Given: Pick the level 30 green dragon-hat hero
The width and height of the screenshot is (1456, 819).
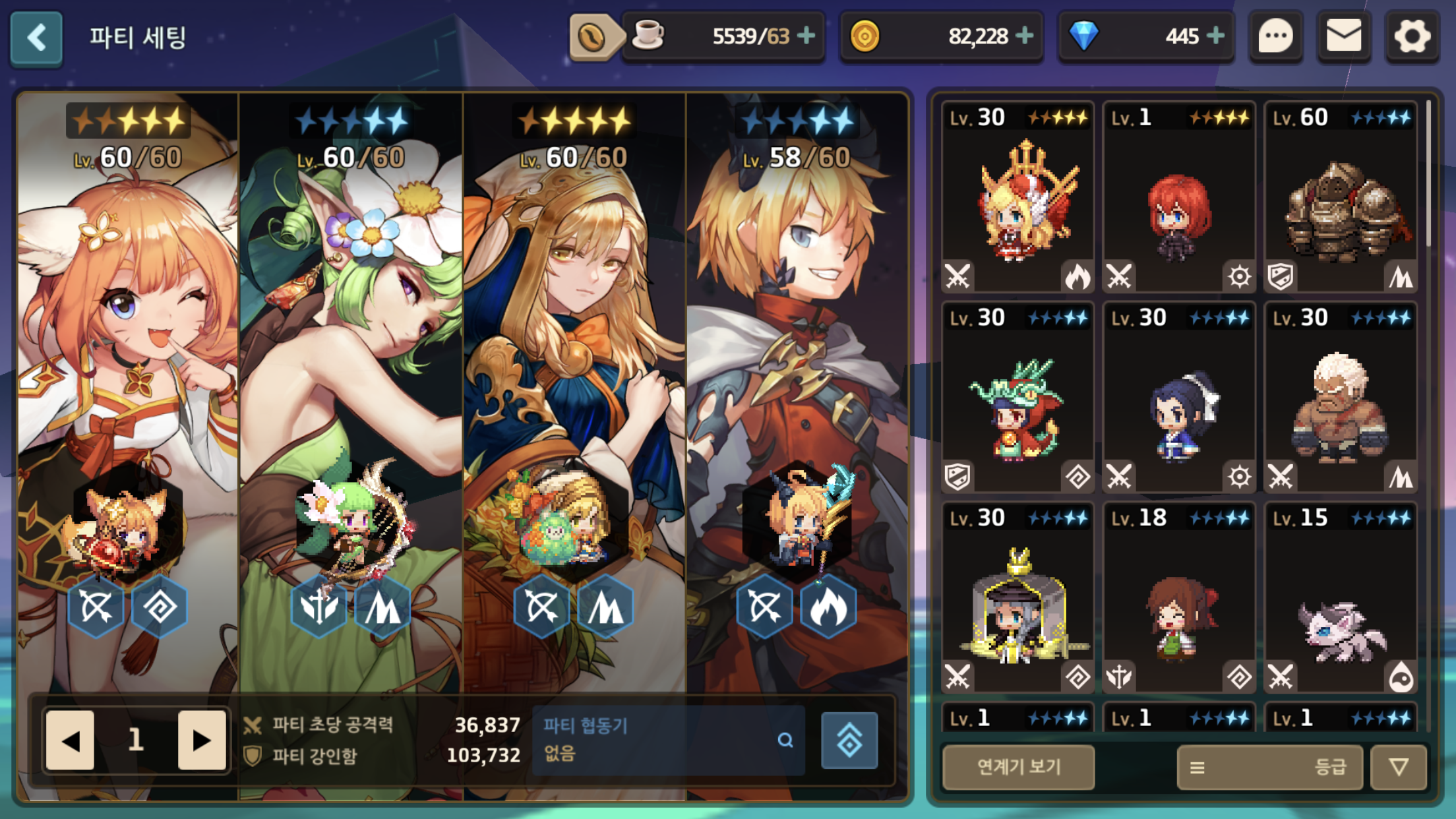Looking at the screenshot, I should pos(1017,398).
